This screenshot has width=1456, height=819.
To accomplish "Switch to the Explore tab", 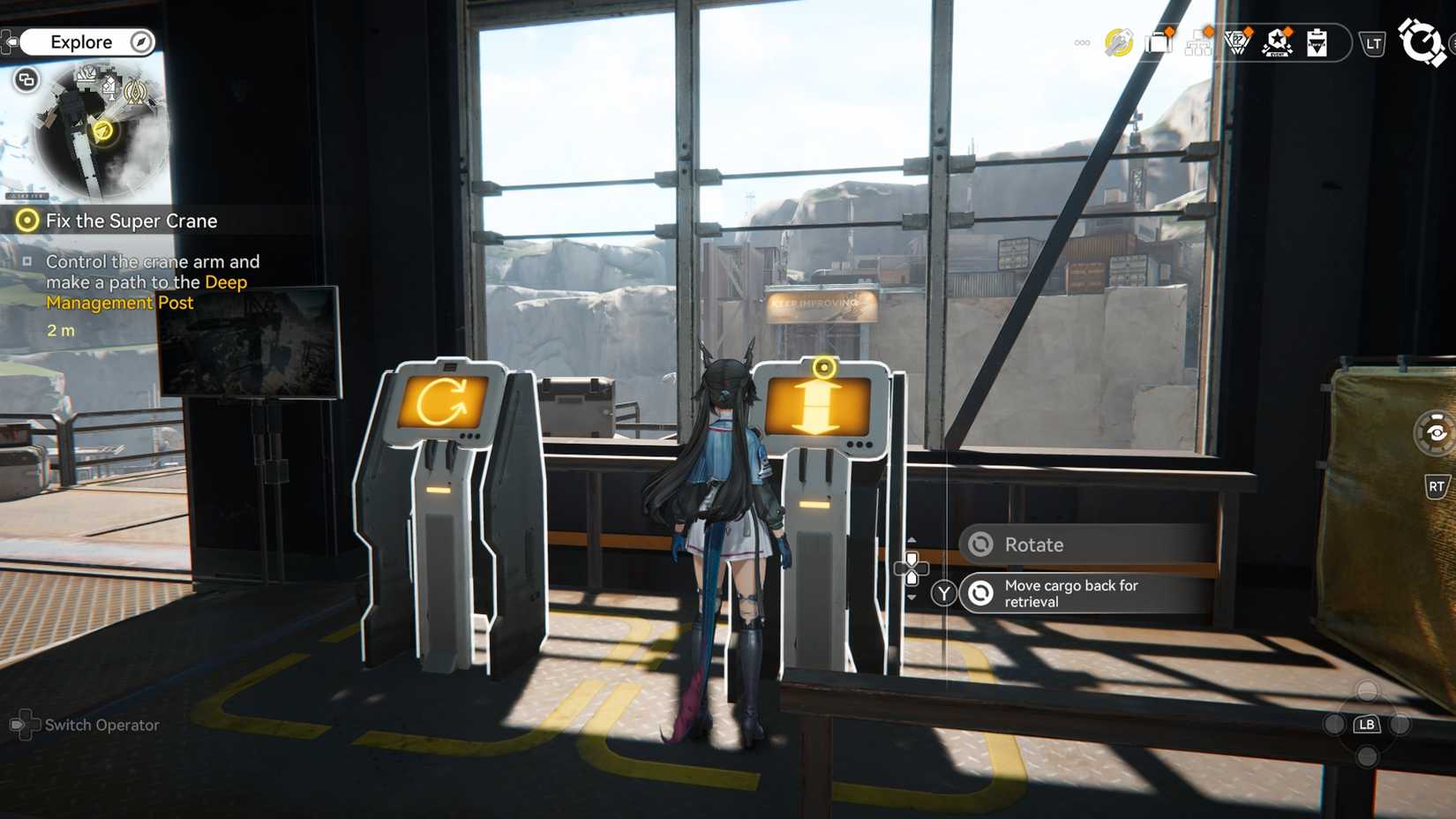I will (82, 41).
